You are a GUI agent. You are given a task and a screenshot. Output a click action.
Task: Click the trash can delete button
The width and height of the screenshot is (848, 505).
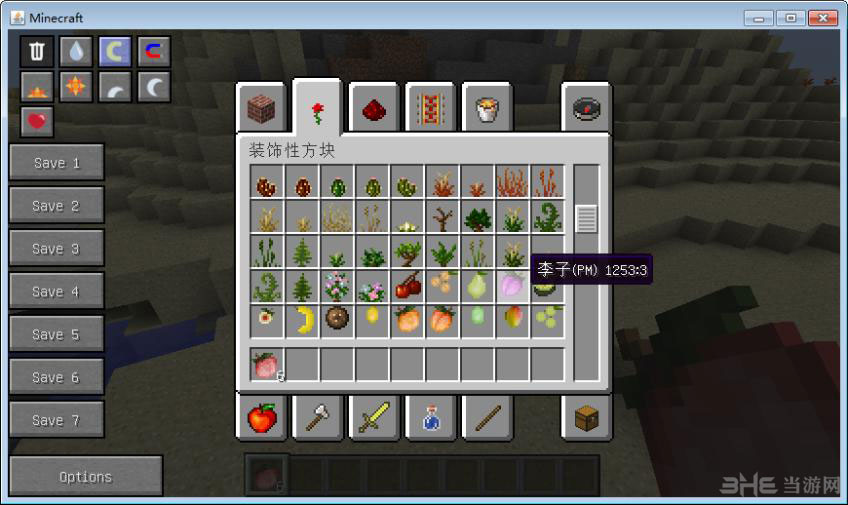[37, 52]
